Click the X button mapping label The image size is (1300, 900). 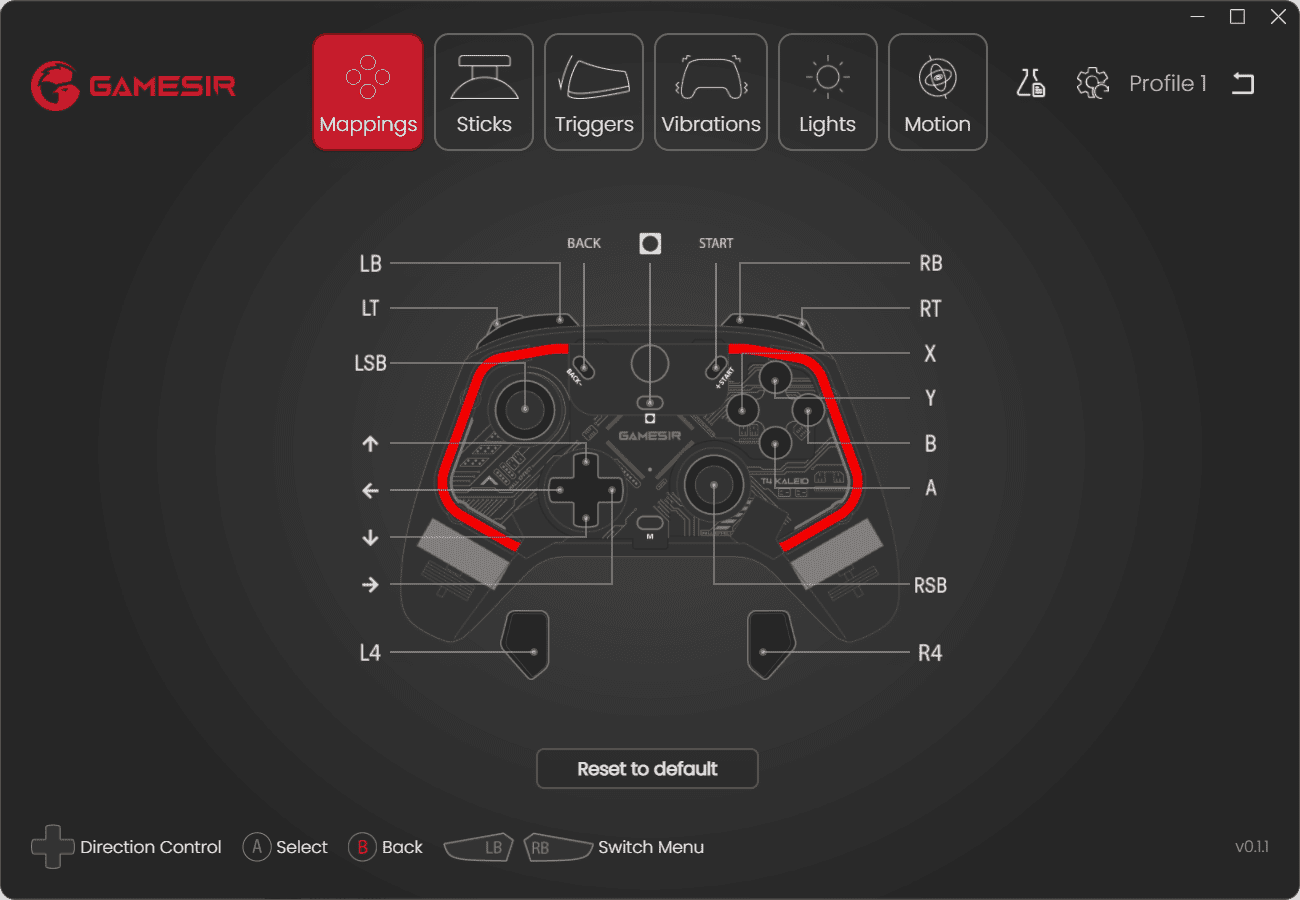929,353
